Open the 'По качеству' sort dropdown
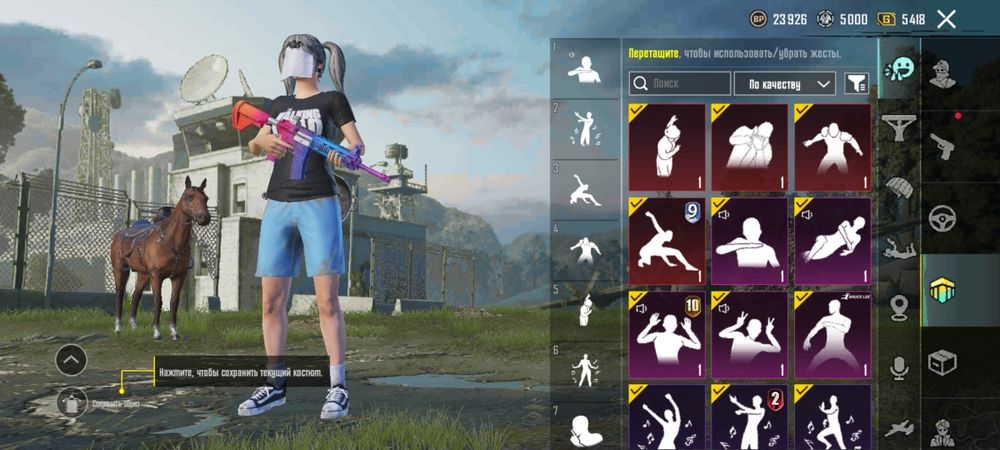 click(784, 84)
